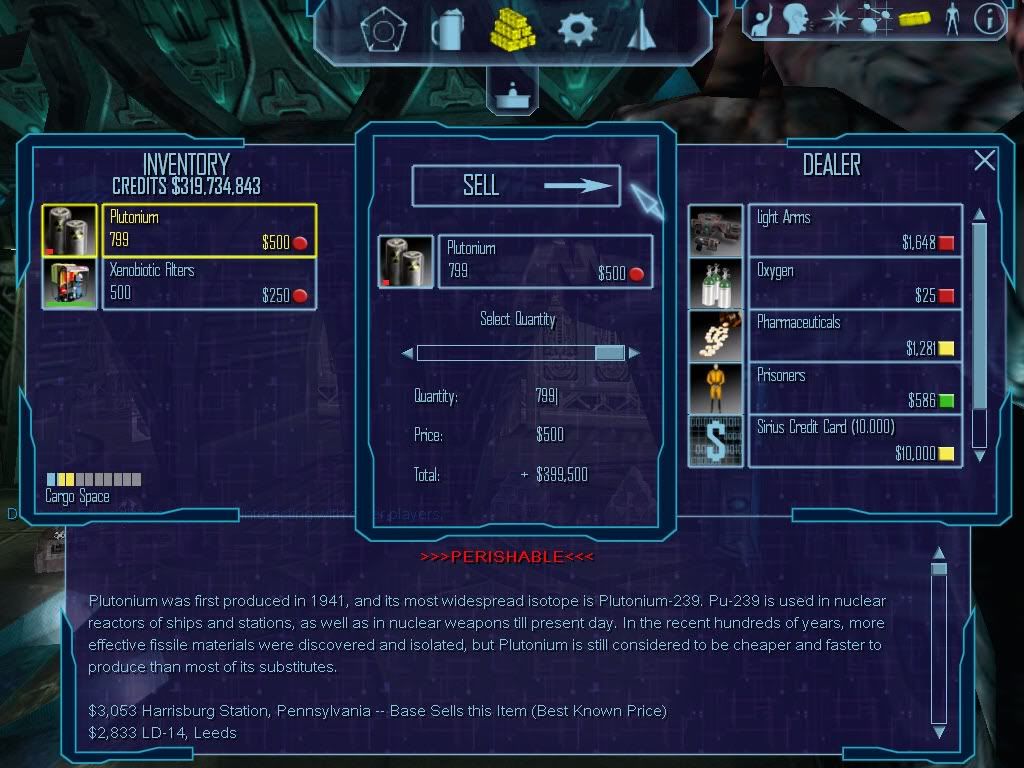Viewport: 1024px width, 768px height.
Task: Select Prisoners commodity from the dealer
Action: [x=854, y=388]
